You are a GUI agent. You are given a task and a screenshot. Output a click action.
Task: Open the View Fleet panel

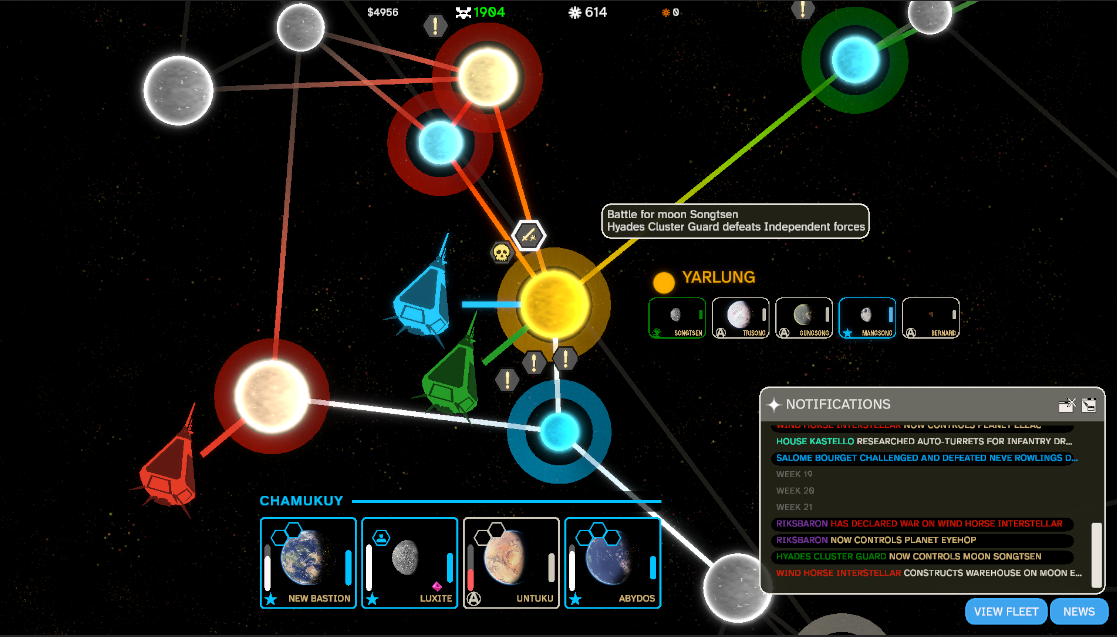pyautogui.click(x=1005, y=612)
